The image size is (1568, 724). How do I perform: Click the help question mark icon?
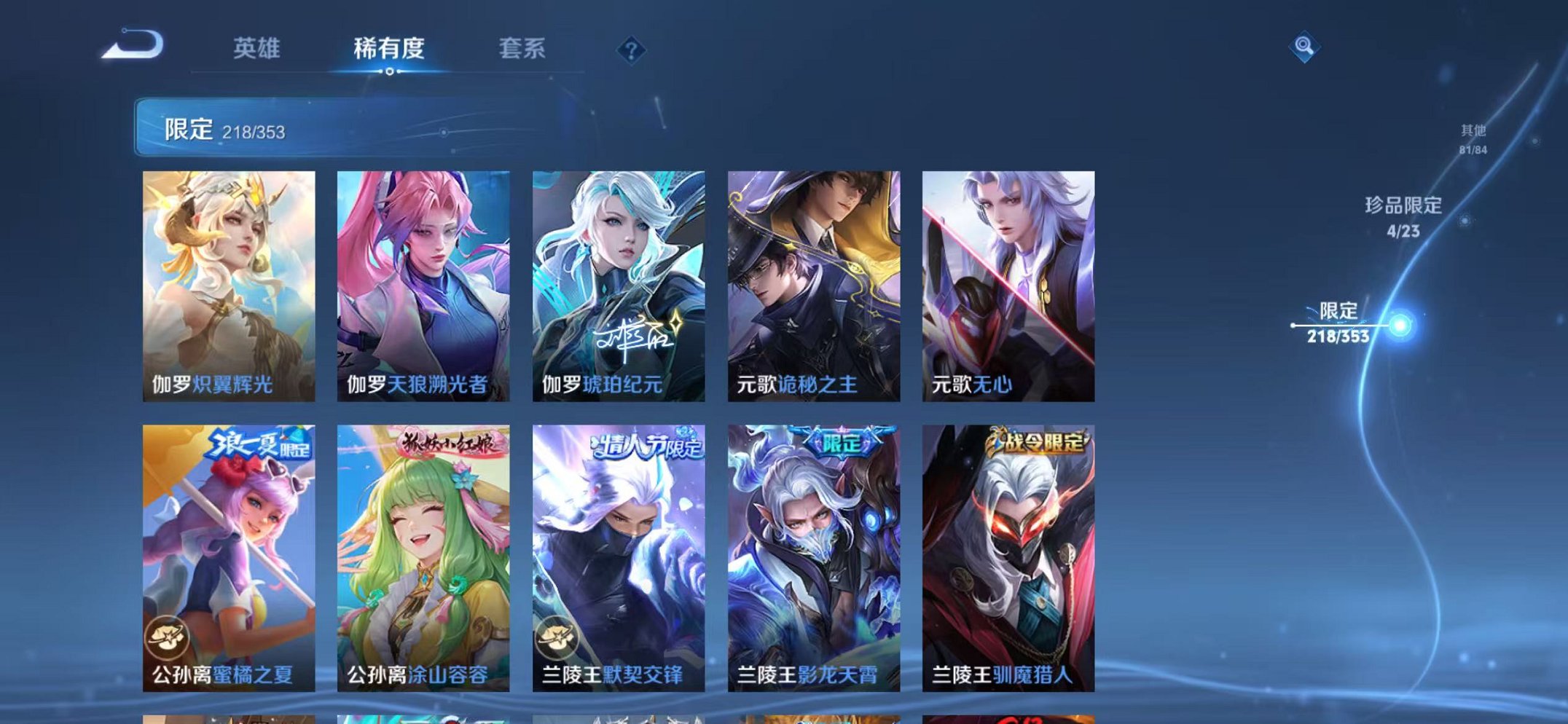tap(631, 50)
